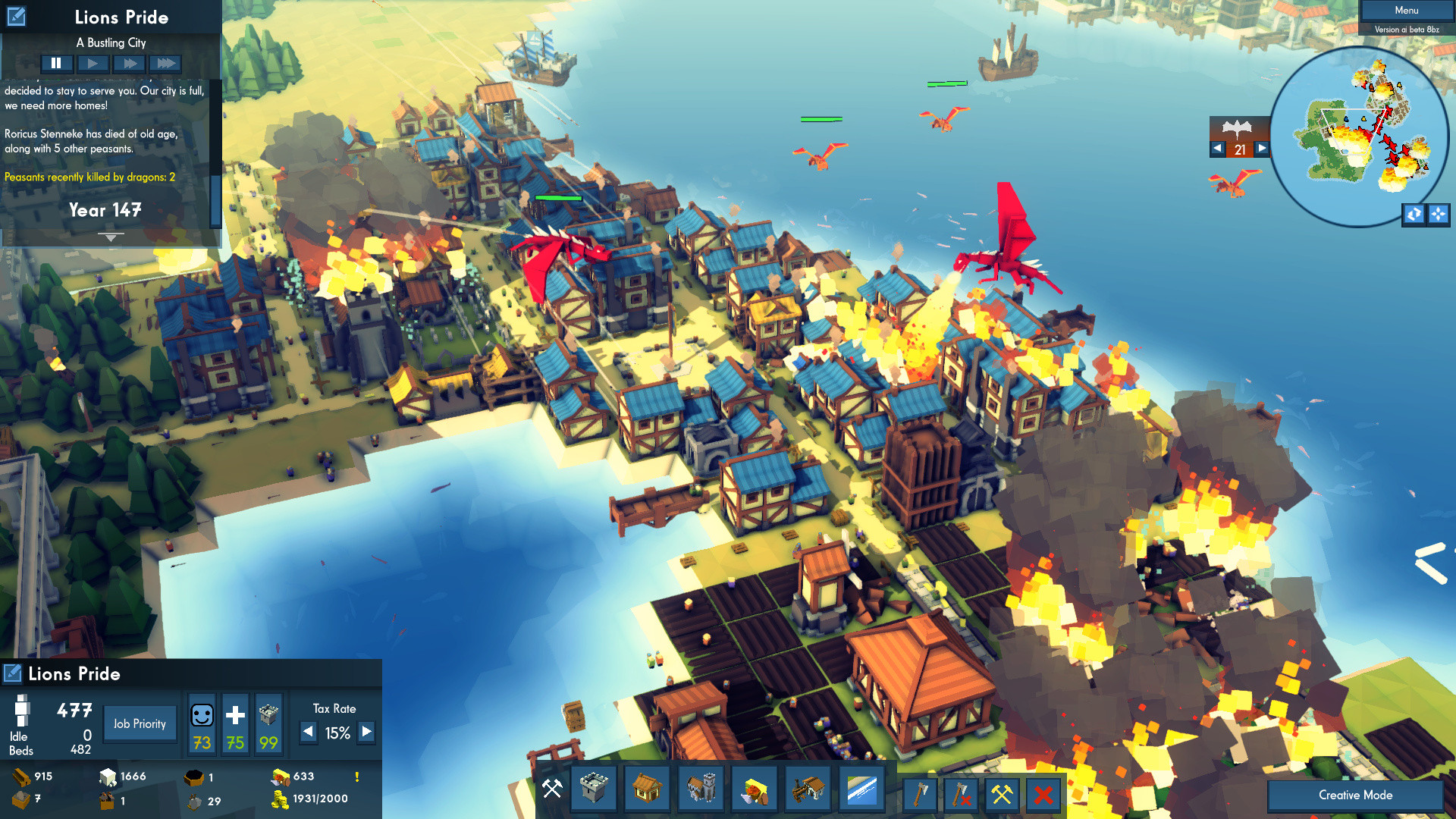
Task: Select the industry building category
Action: [808, 789]
